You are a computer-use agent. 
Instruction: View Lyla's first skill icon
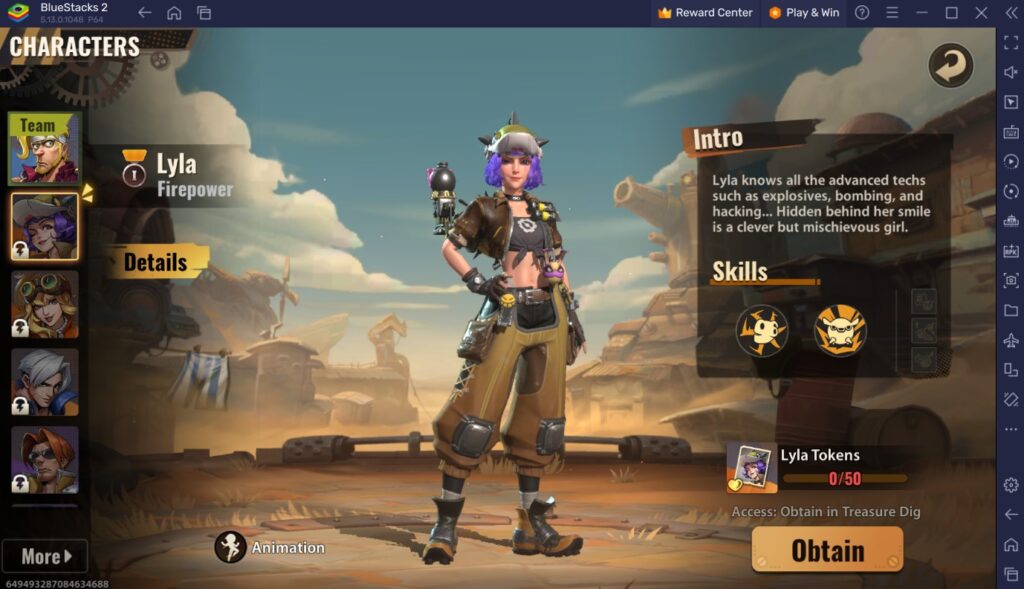click(762, 330)
